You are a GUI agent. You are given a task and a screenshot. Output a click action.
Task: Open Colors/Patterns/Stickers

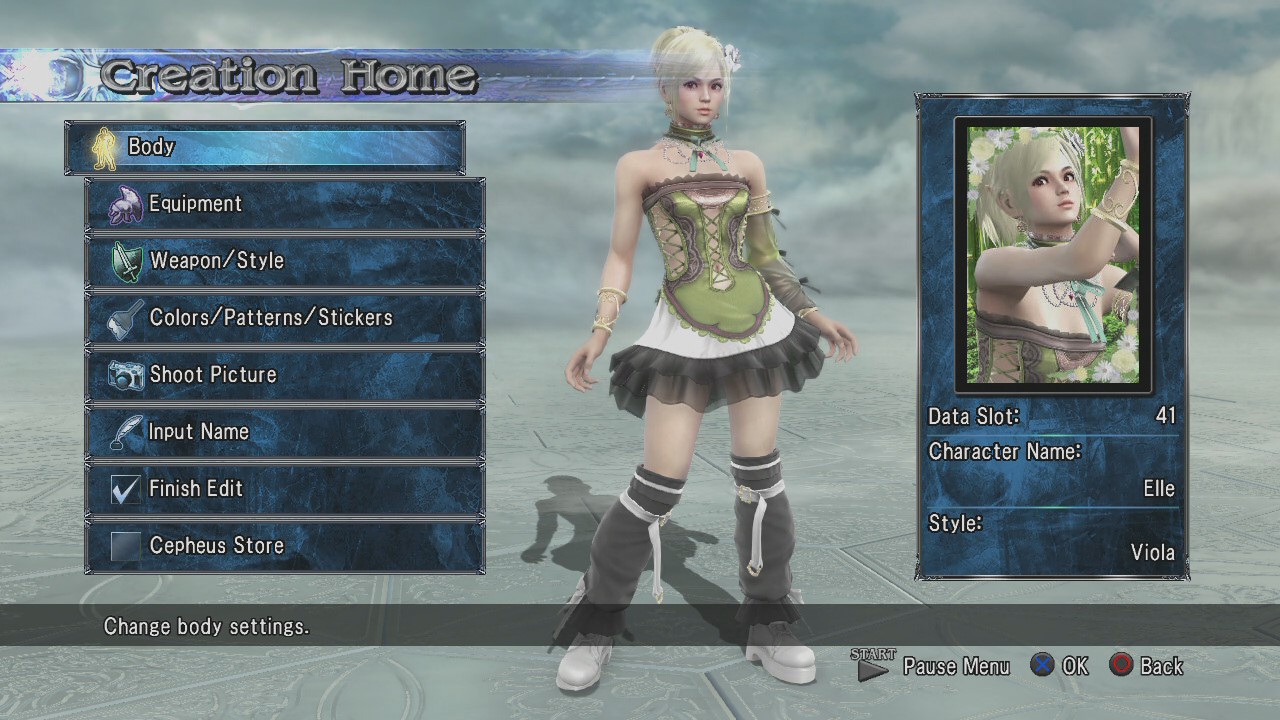[285, 318]
